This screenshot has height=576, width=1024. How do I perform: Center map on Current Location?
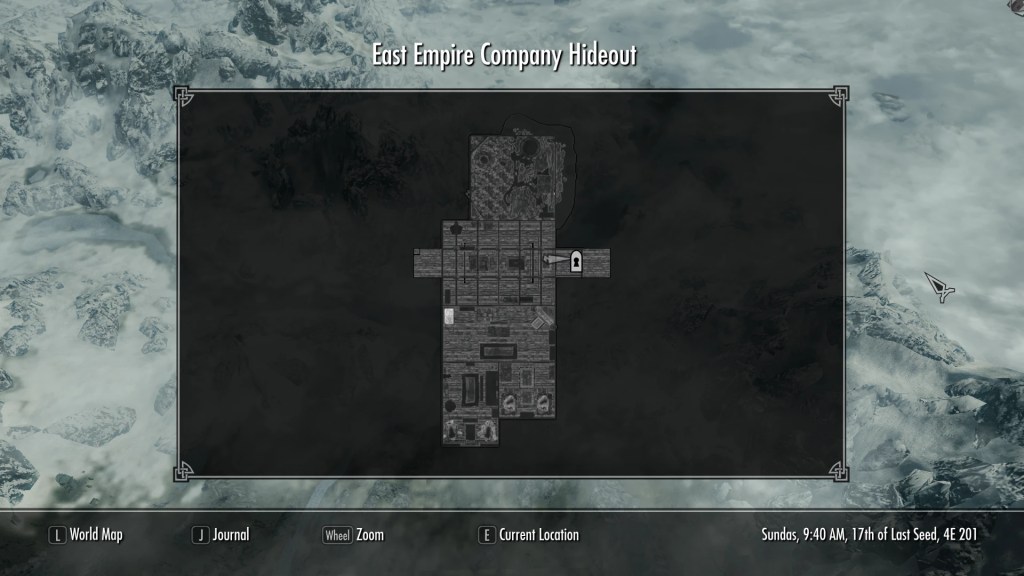(x=529, y=535)
